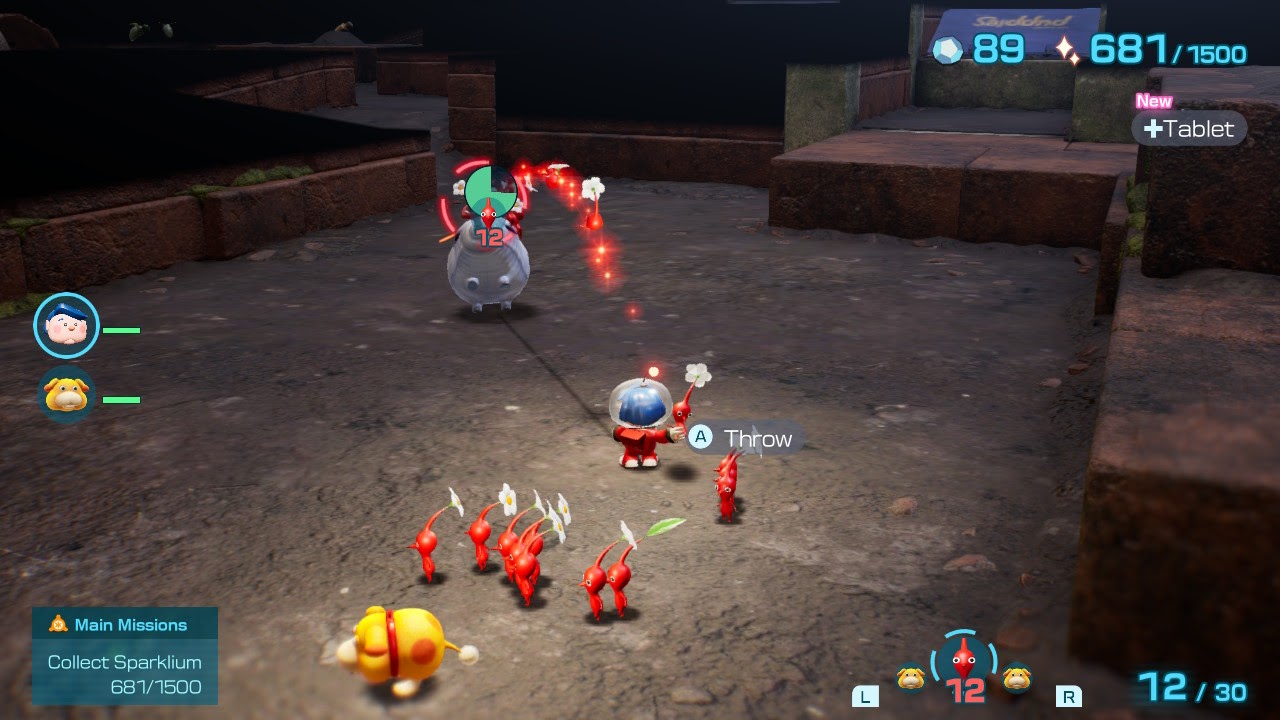
Task: Select the blue-capped captain portrait
Action: click(67, 326)
